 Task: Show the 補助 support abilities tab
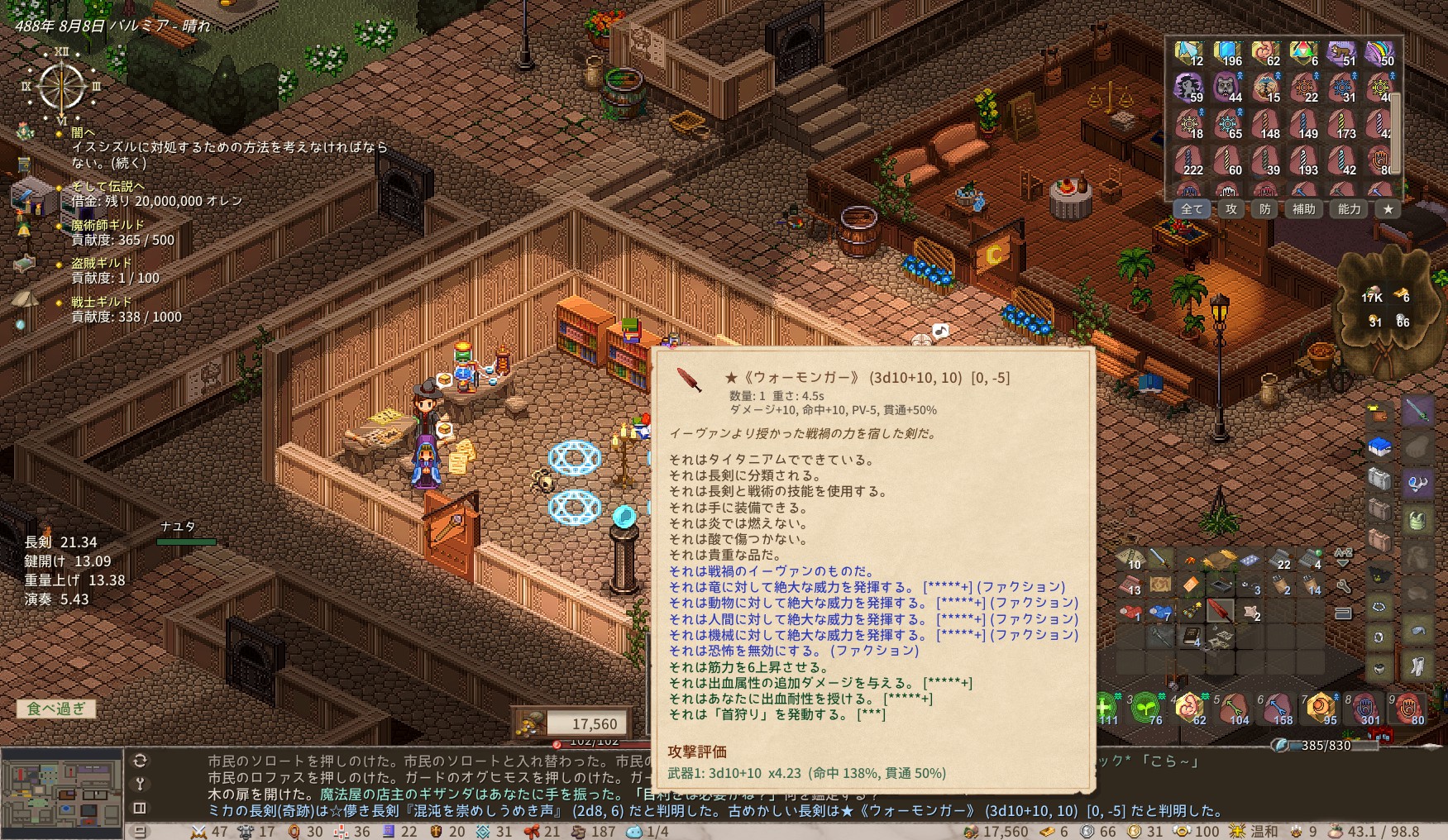(x=1304, y=209)
